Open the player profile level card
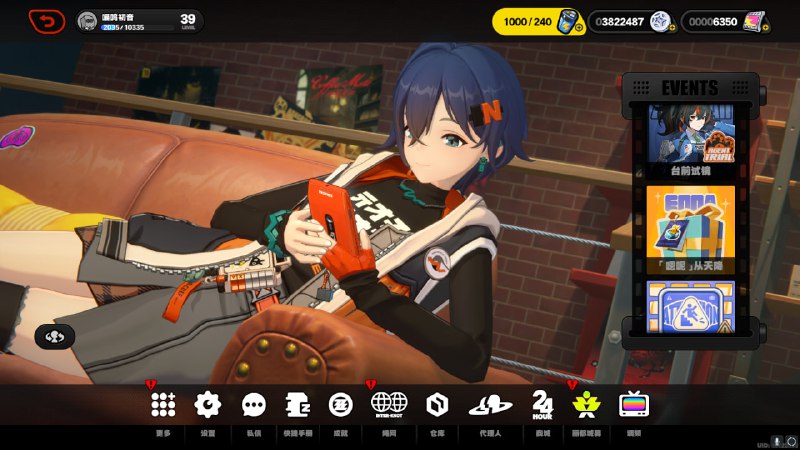Screen dimensions: 800x450 [140, 21]
